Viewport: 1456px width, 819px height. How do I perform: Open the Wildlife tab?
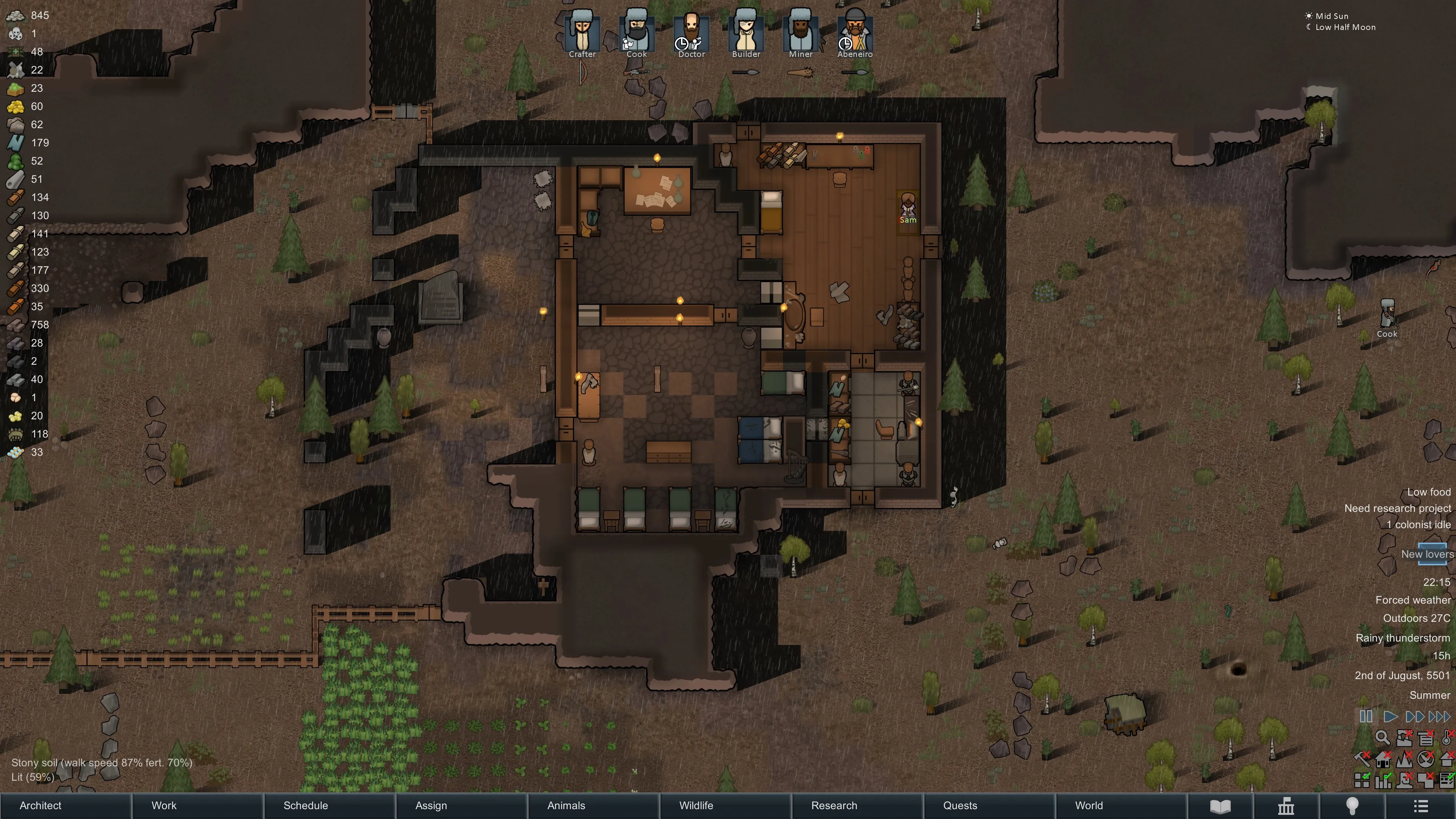click(696, 805)
